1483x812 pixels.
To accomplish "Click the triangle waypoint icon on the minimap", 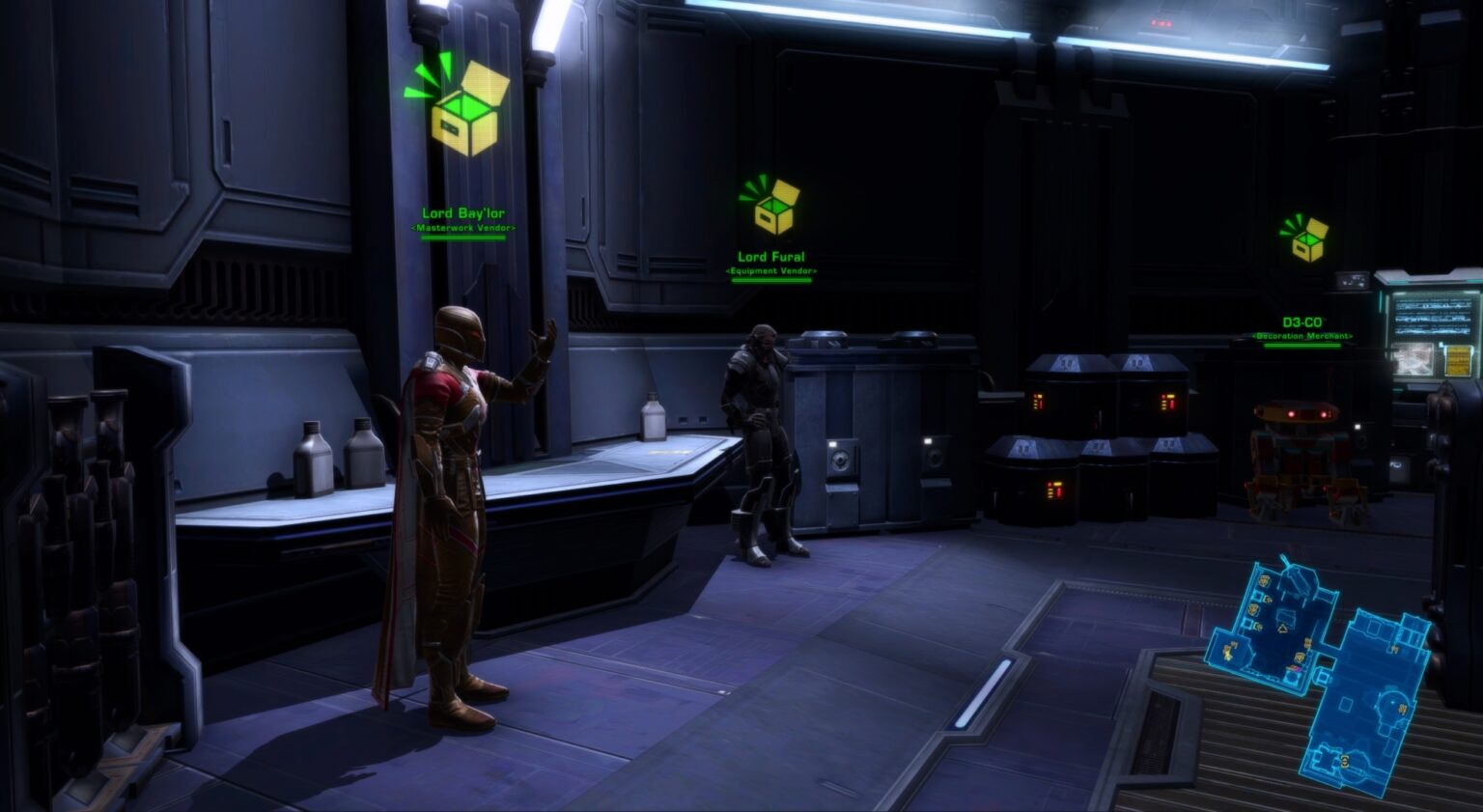I will coord(1282,628).
